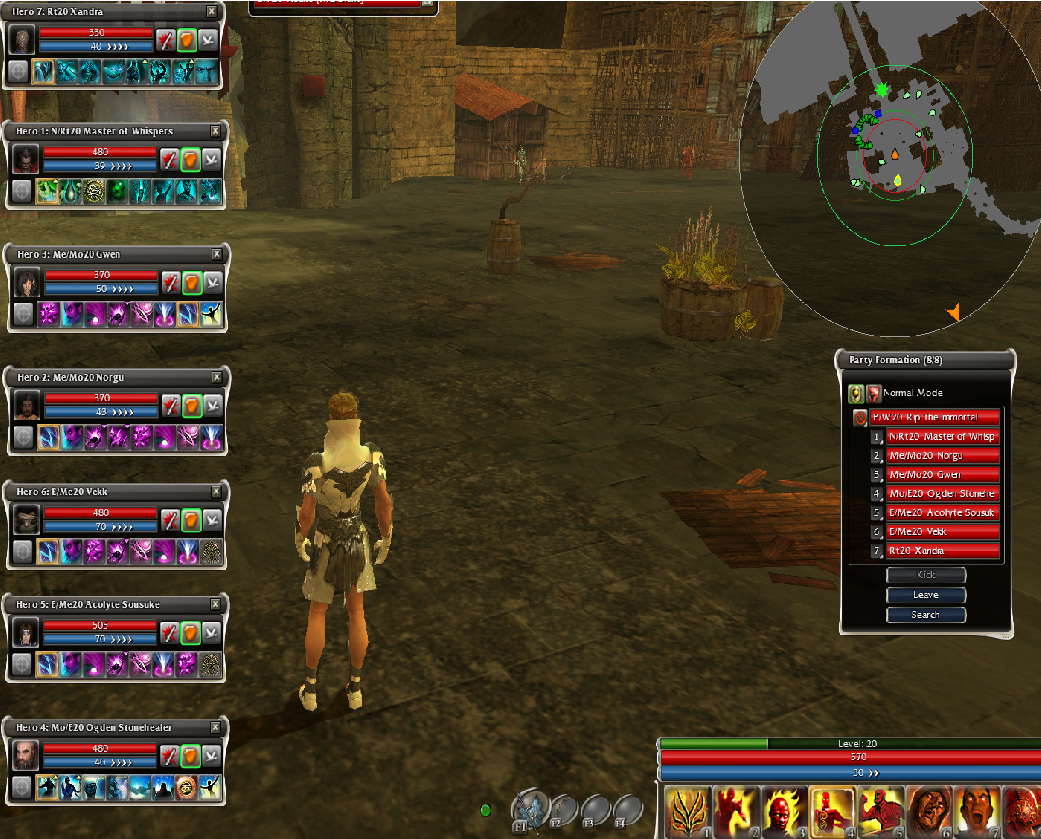Close the Master of Whispers hero panel
The height and width of the screenshot is (839, 1041).
[x=215, y=131]
